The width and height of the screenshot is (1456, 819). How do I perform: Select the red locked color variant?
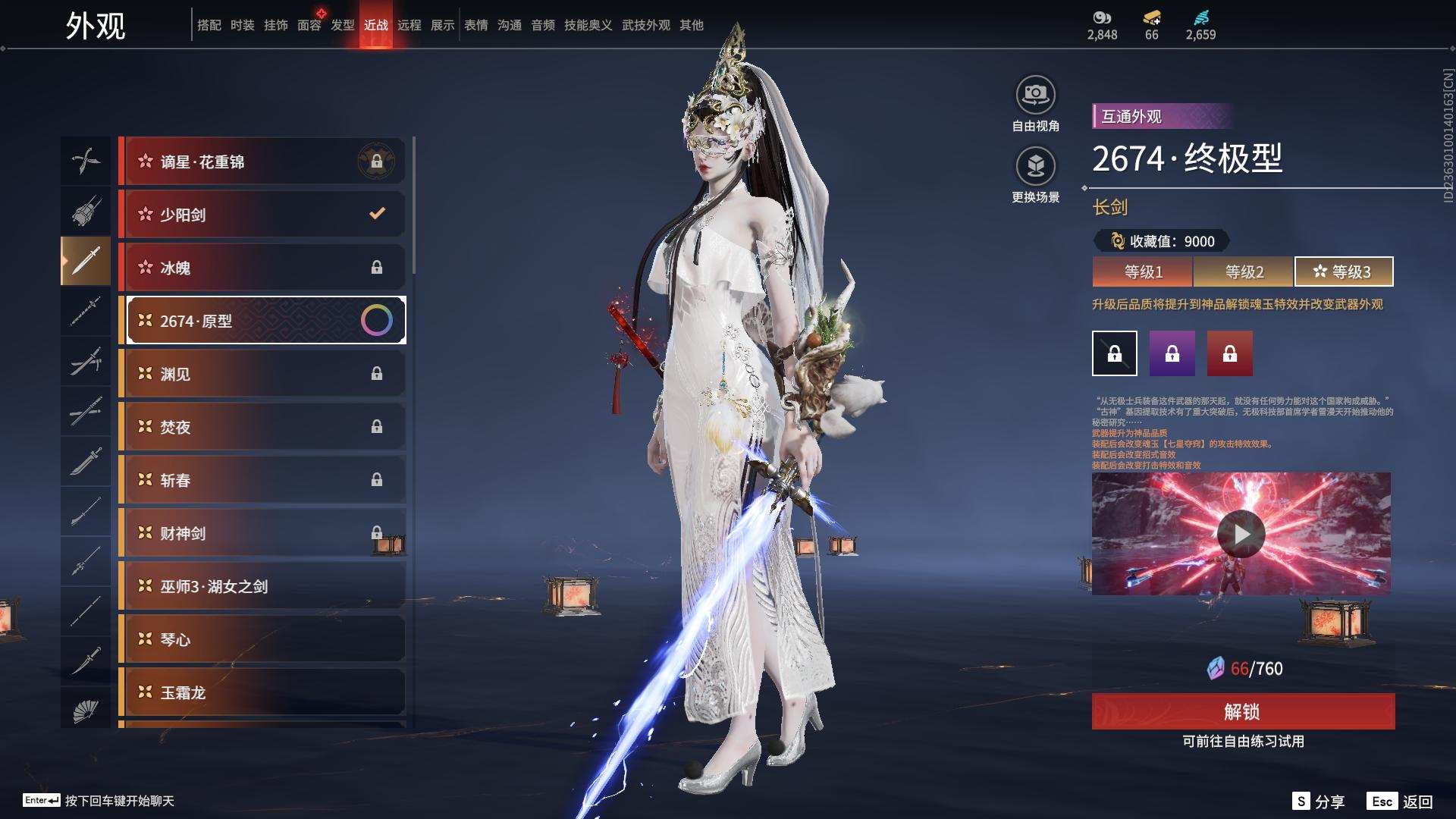(x=1229, y=353)
